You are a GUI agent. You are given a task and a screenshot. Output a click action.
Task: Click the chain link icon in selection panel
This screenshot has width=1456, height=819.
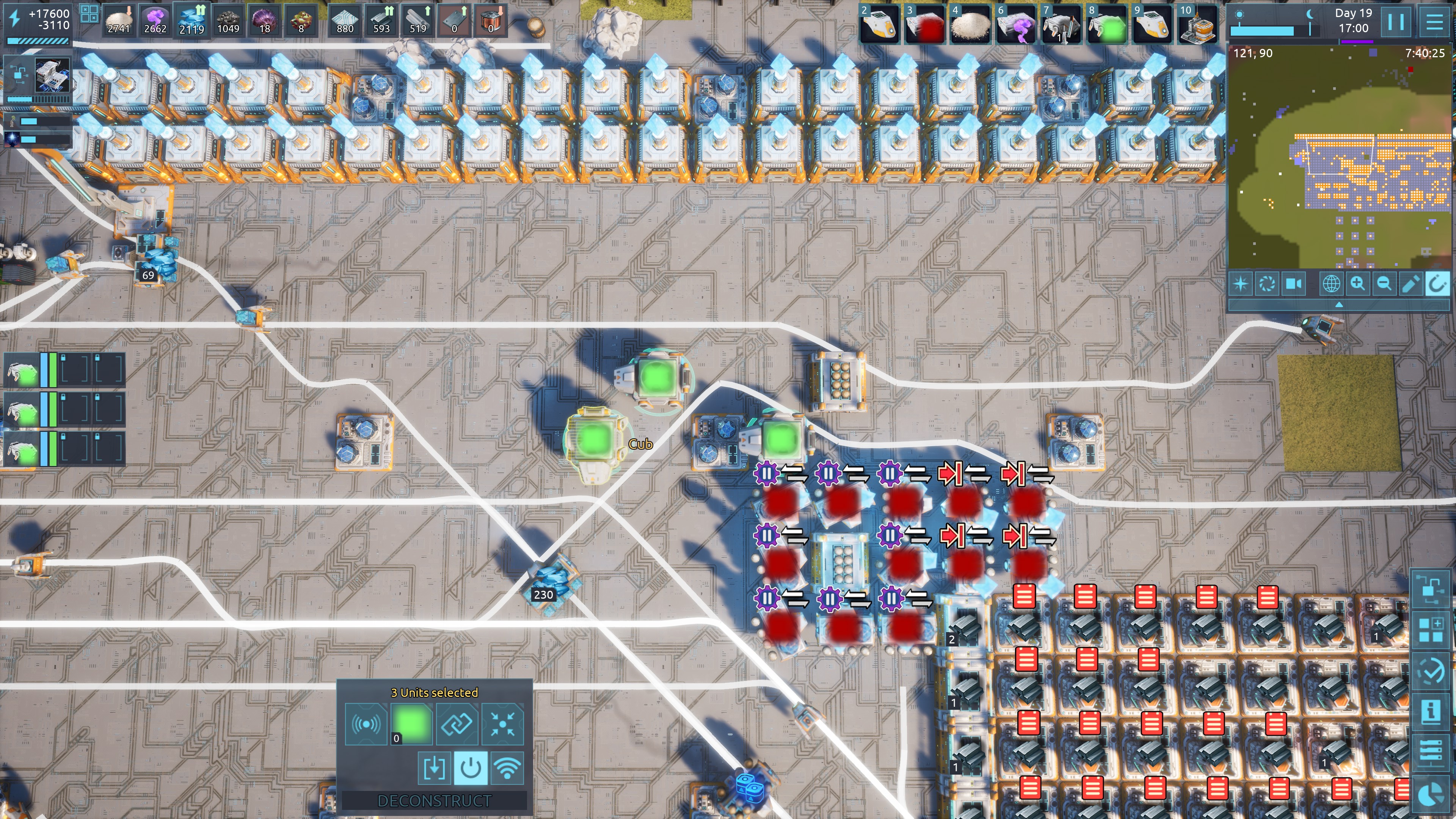[457, 724]
